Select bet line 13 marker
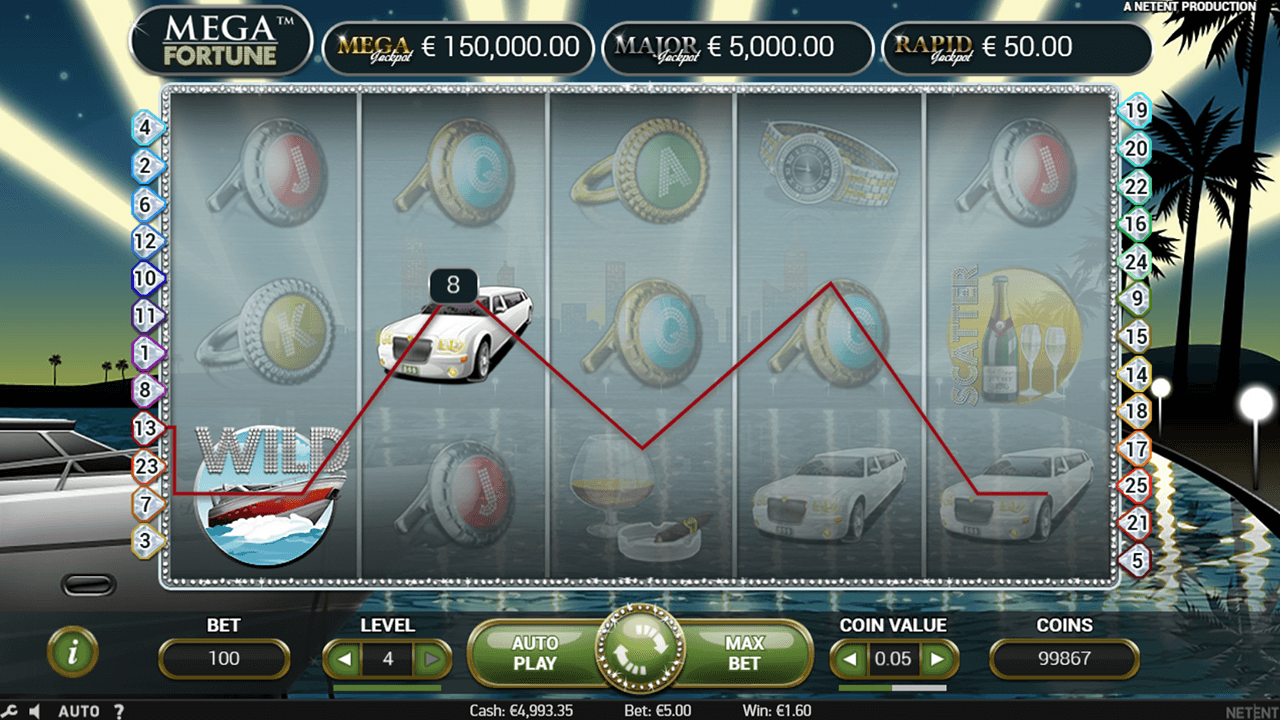 point(146,429)
